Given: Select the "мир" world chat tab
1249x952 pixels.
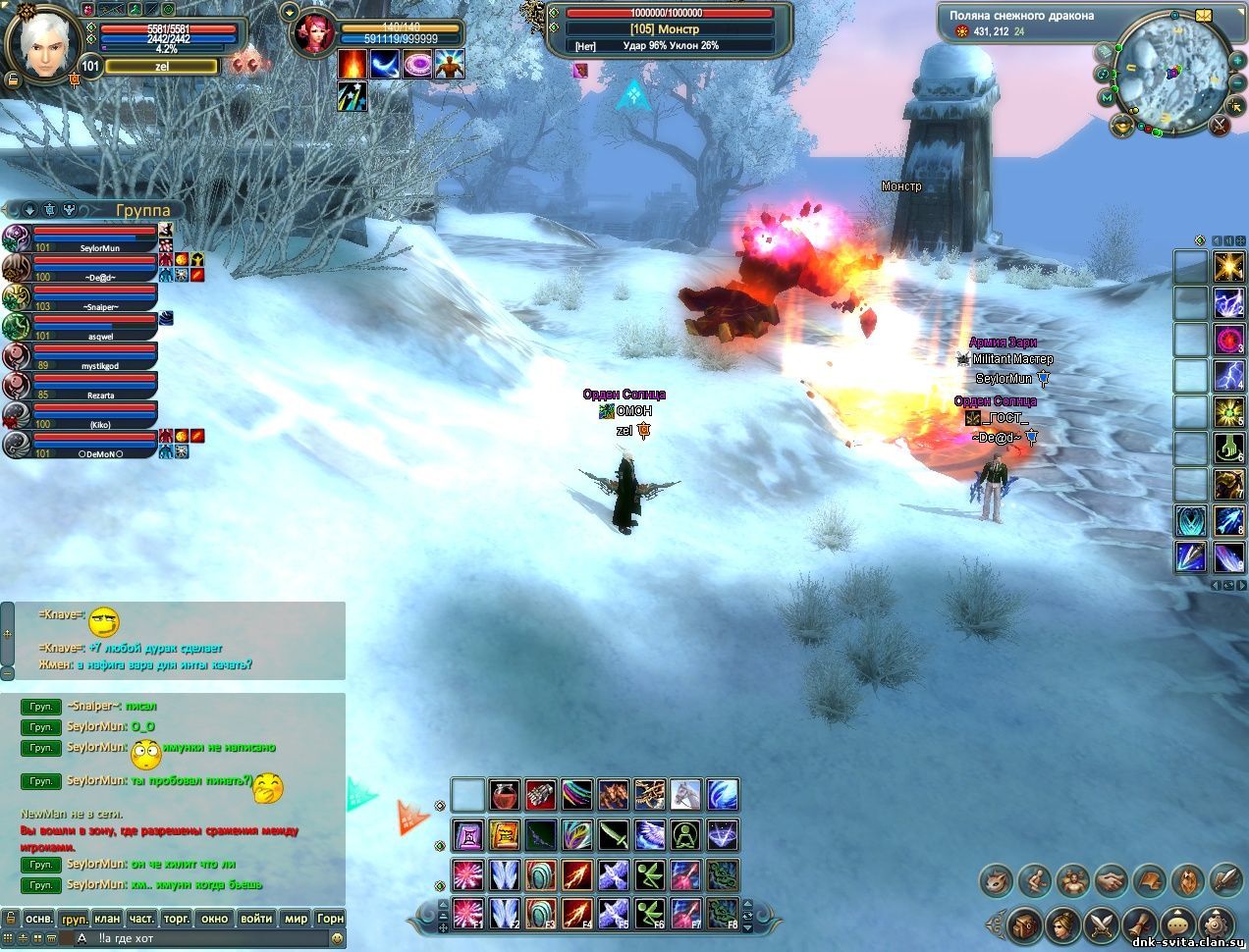Looking at the screenshot, I should click(x=296, y=919).
